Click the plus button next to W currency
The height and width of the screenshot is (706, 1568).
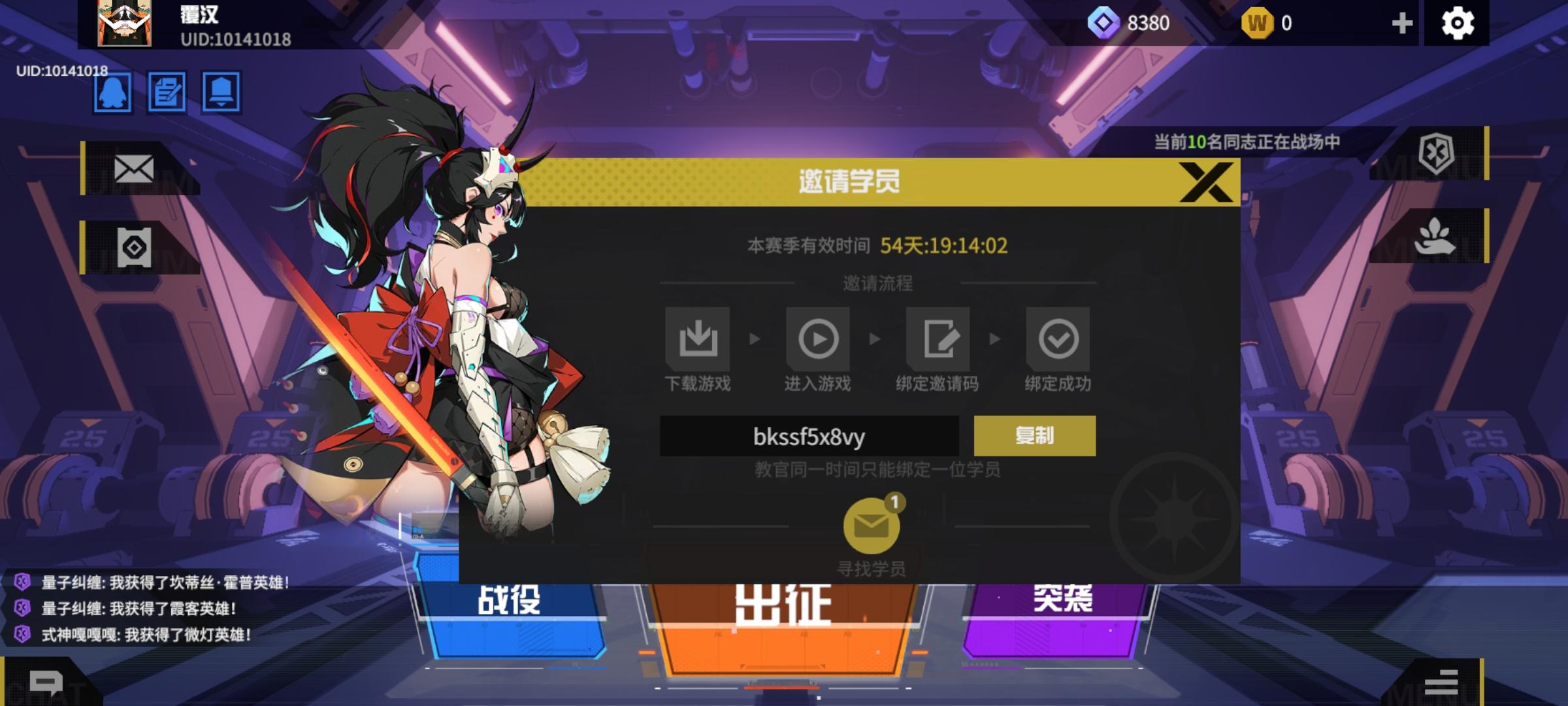(x=1401, y=24)
